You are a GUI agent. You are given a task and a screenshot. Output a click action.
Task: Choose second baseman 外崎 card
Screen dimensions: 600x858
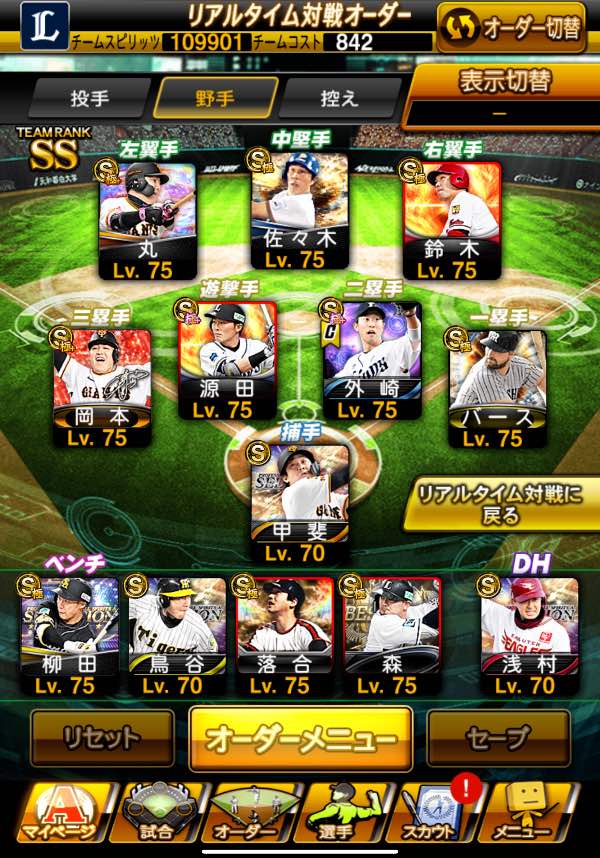[372, 360]
